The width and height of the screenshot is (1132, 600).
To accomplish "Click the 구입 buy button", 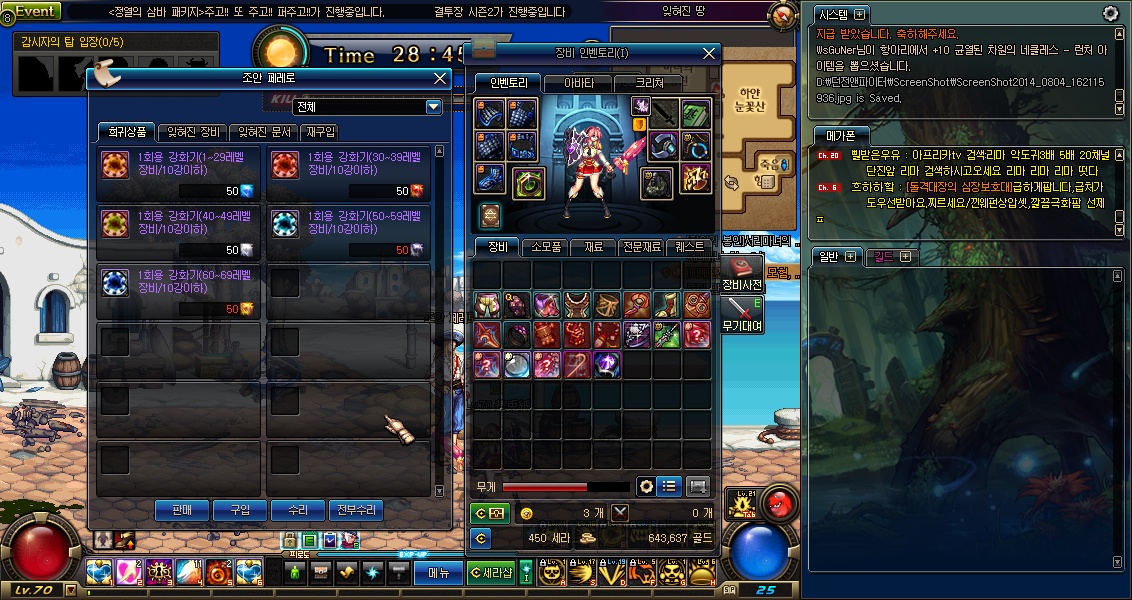I will pos(240,510).
